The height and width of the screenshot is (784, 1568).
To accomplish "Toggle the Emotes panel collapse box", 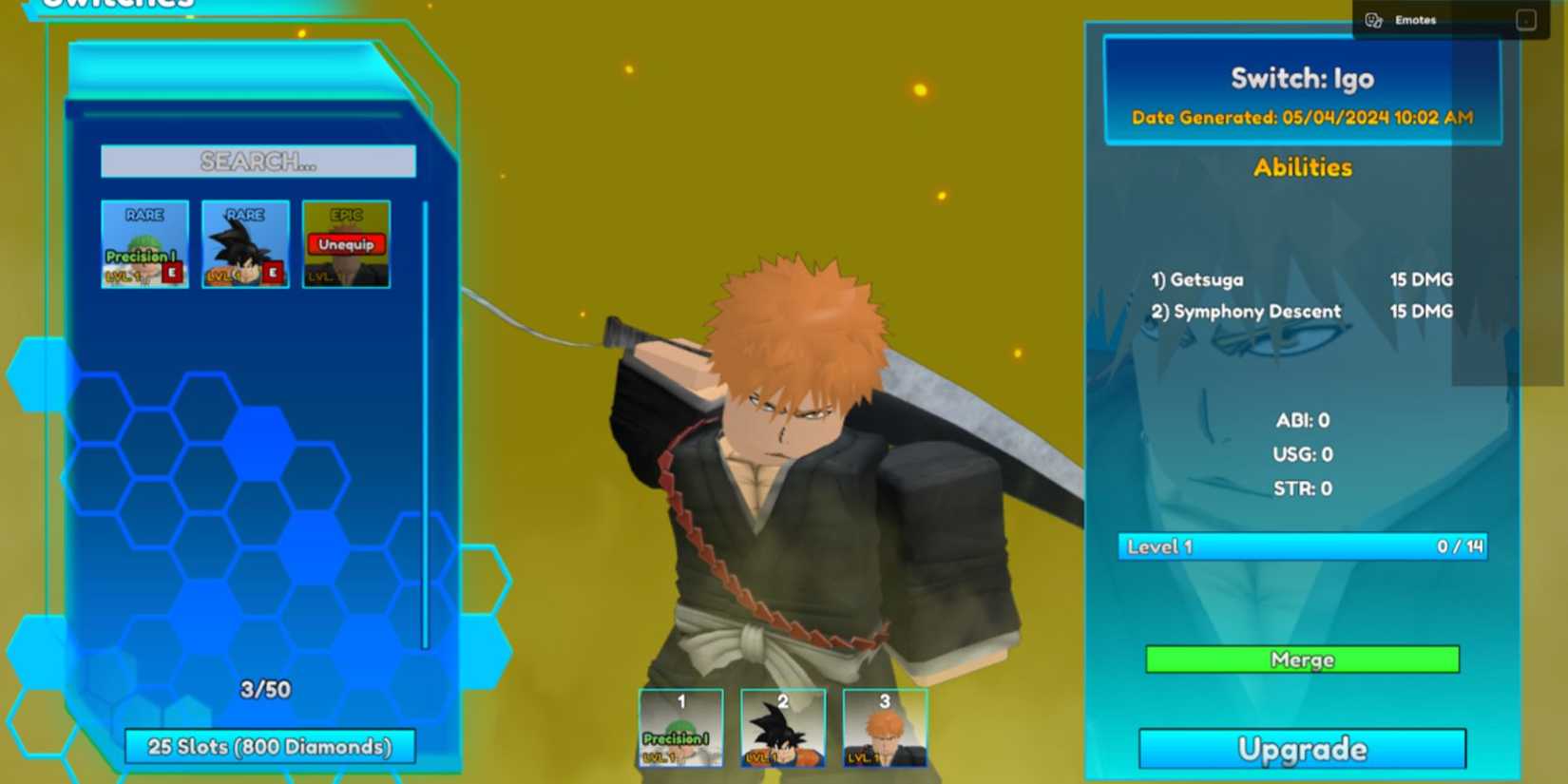I will 1525,18.
